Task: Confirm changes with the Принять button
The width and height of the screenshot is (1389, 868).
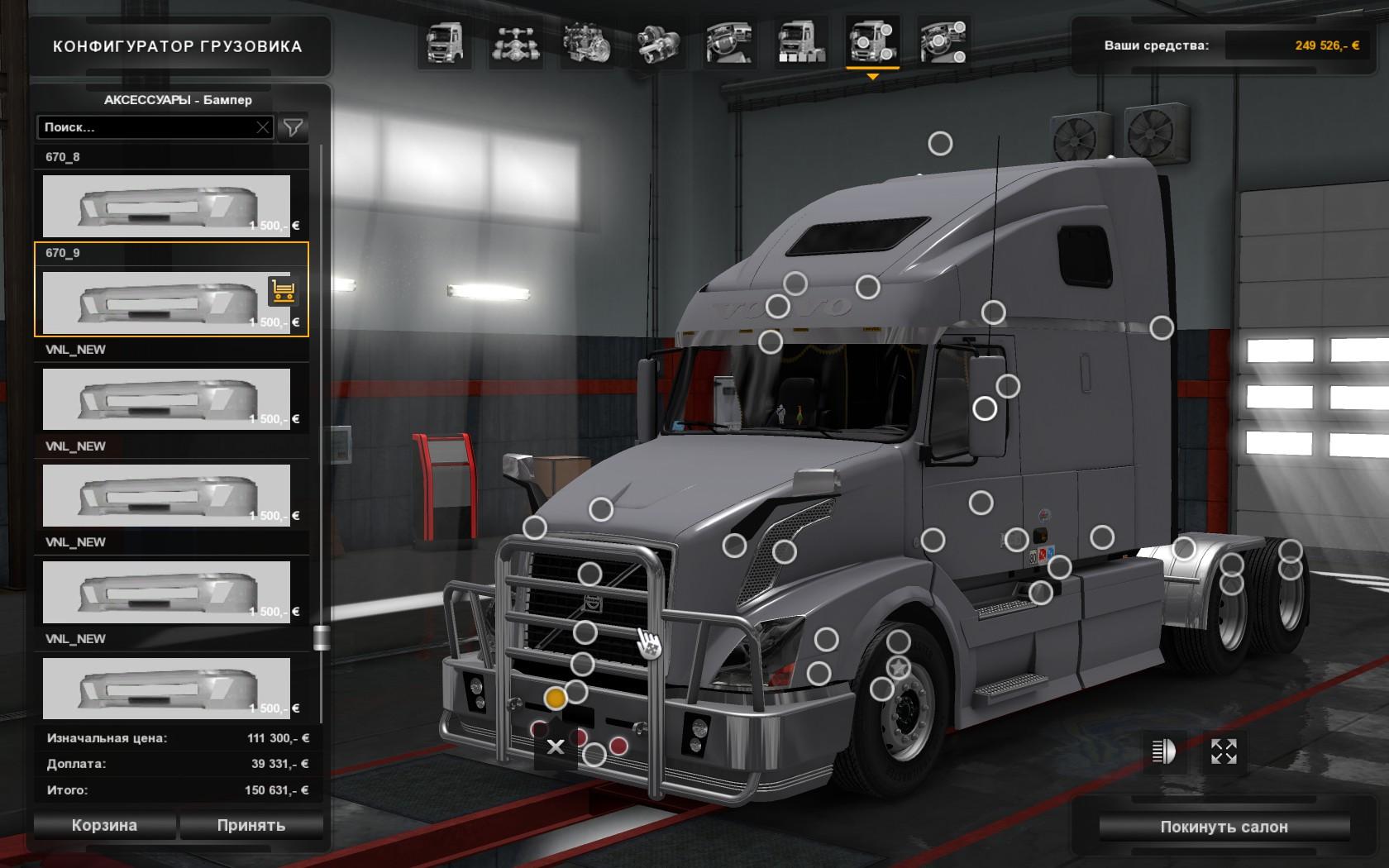Action: pyautogui.click(x=251, y=825)
